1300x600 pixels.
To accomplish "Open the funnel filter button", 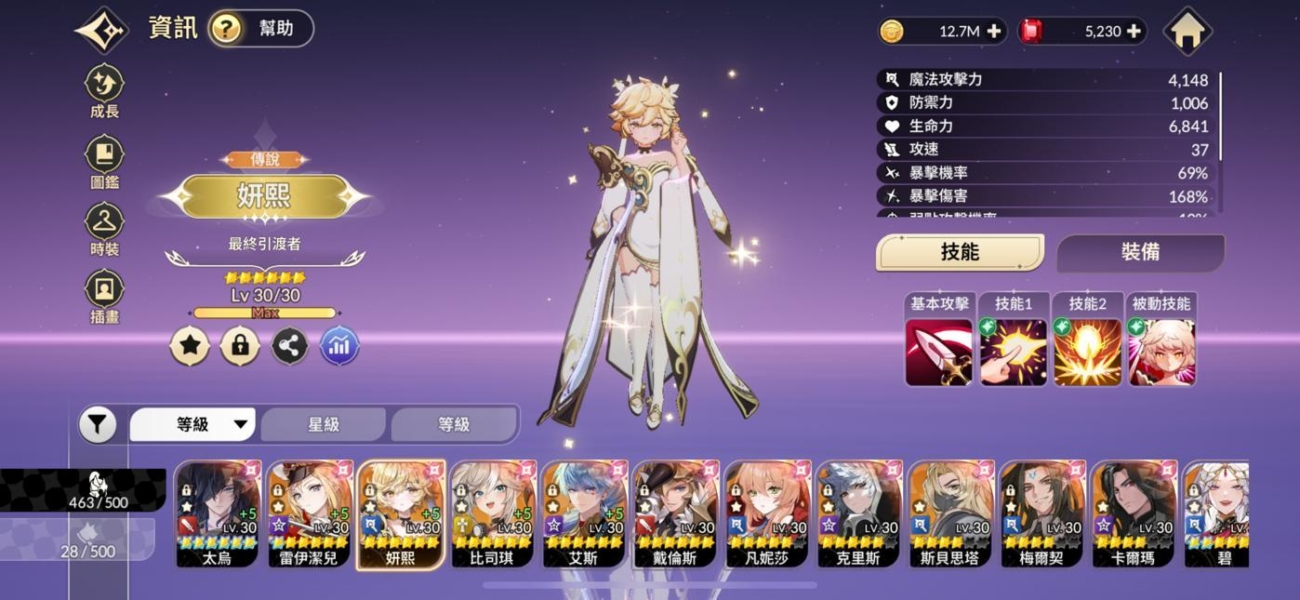I will [x=97, y=425].
